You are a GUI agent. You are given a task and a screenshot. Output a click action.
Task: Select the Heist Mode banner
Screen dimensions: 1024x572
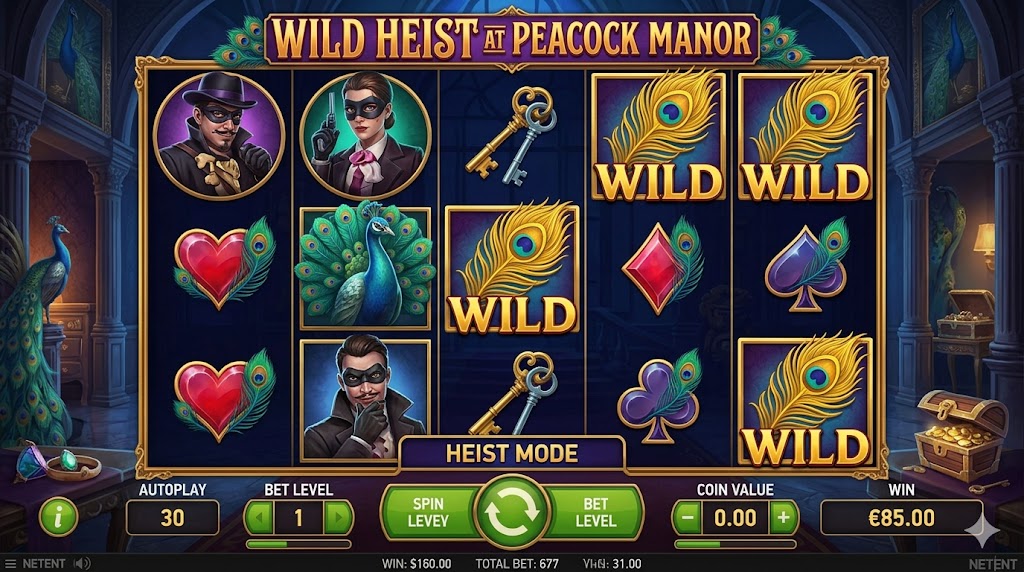pyautogui.click(x=512, y=454)
